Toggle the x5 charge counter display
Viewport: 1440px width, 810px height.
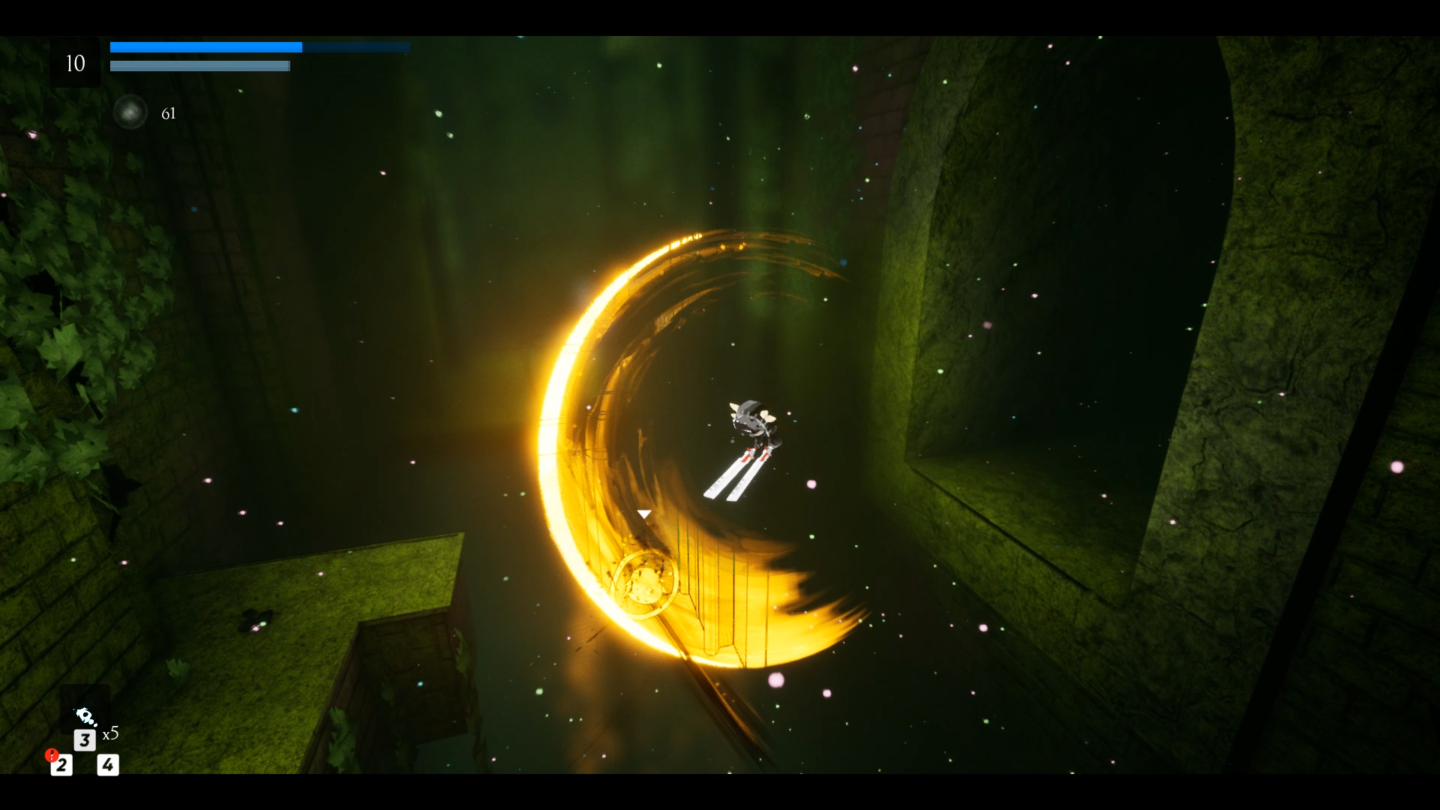(x=110, y=732)
